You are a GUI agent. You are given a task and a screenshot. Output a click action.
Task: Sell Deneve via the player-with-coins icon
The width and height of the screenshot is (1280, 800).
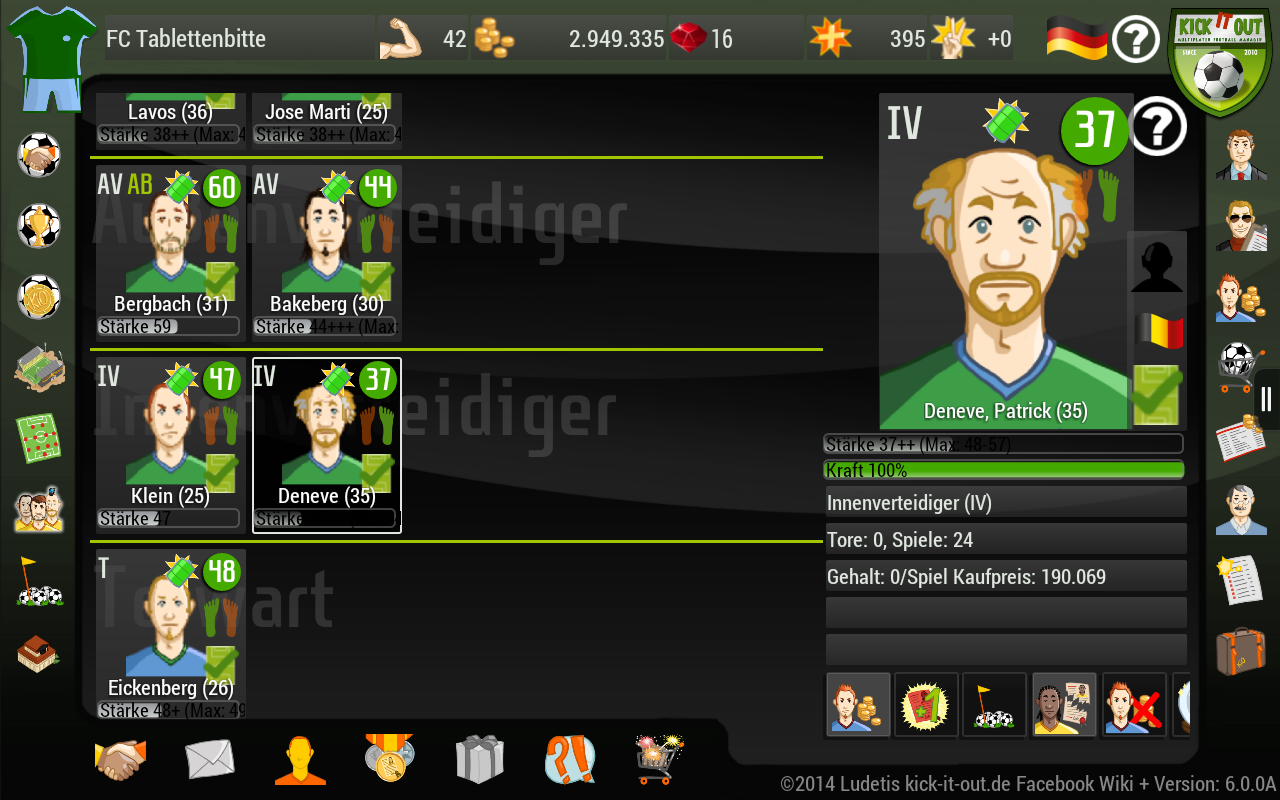pos(857,704)
